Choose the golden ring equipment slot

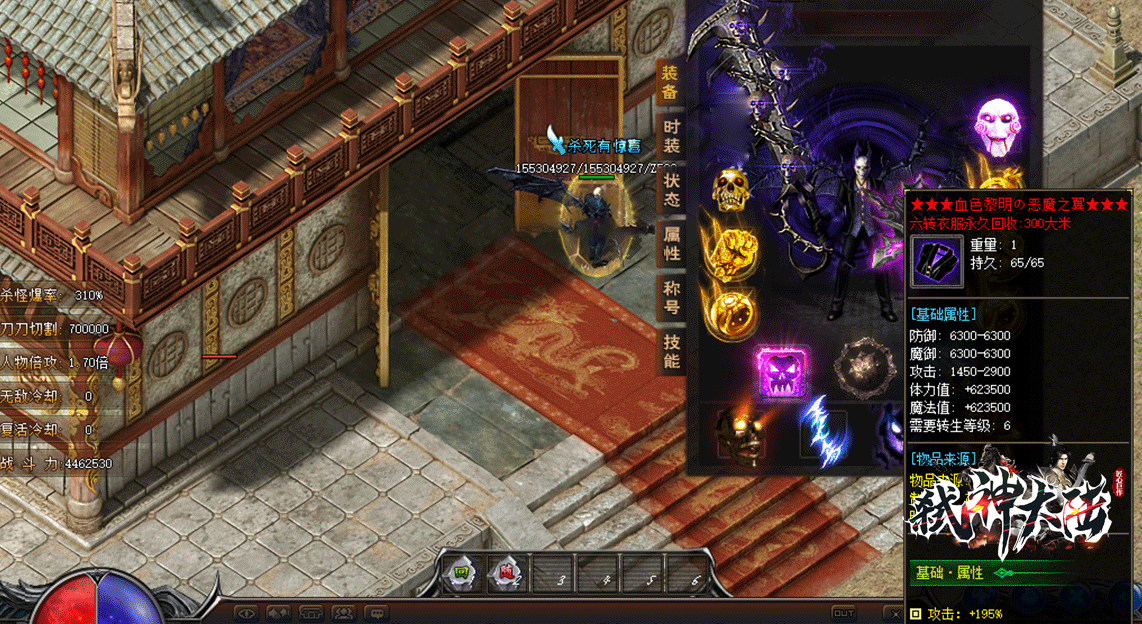[x=732, y=309]
